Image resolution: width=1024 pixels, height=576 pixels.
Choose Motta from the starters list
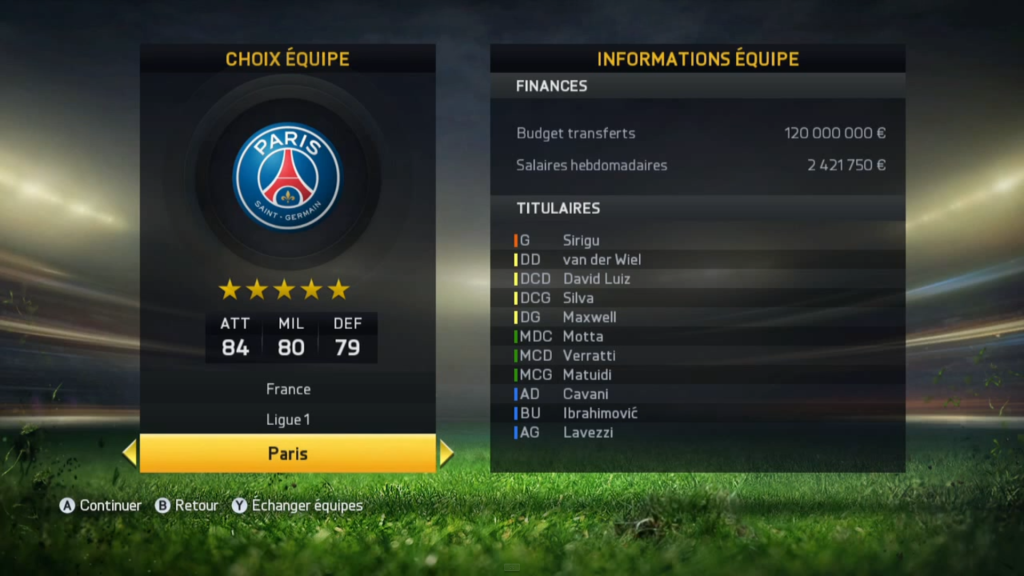tap(583, 336)
